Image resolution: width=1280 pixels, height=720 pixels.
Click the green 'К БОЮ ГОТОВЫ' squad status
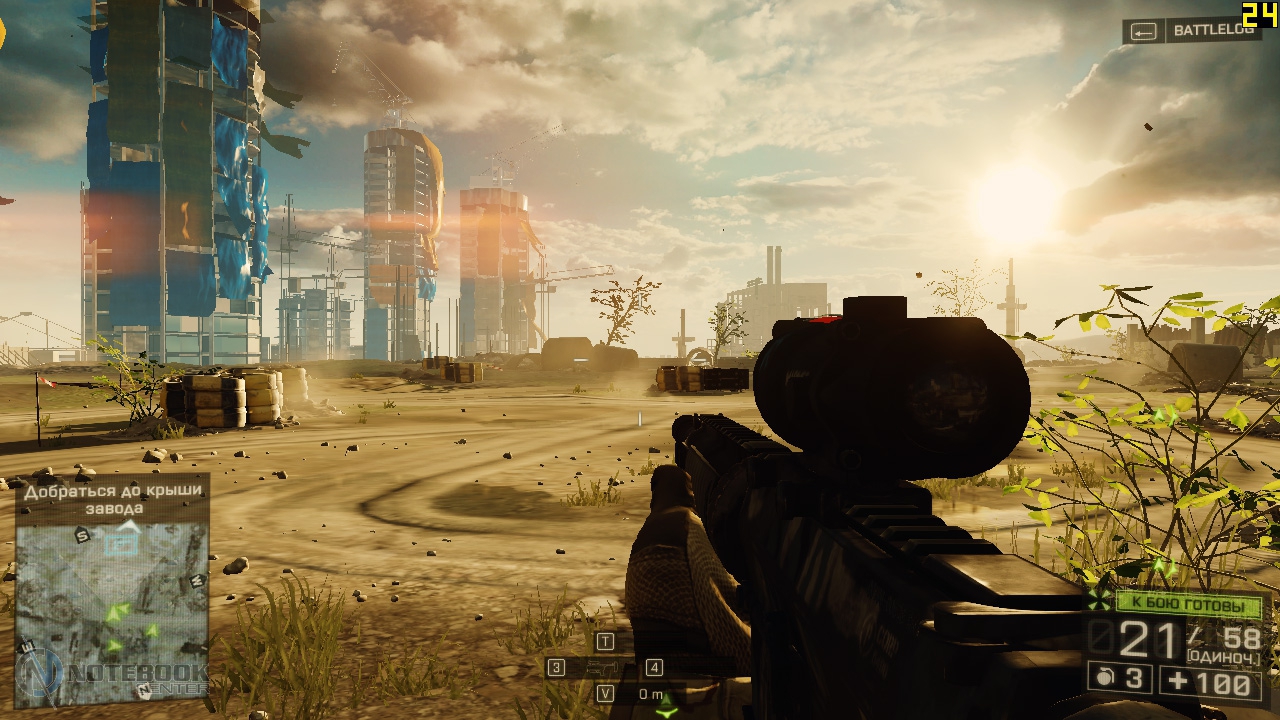[x=1189, y=605]
